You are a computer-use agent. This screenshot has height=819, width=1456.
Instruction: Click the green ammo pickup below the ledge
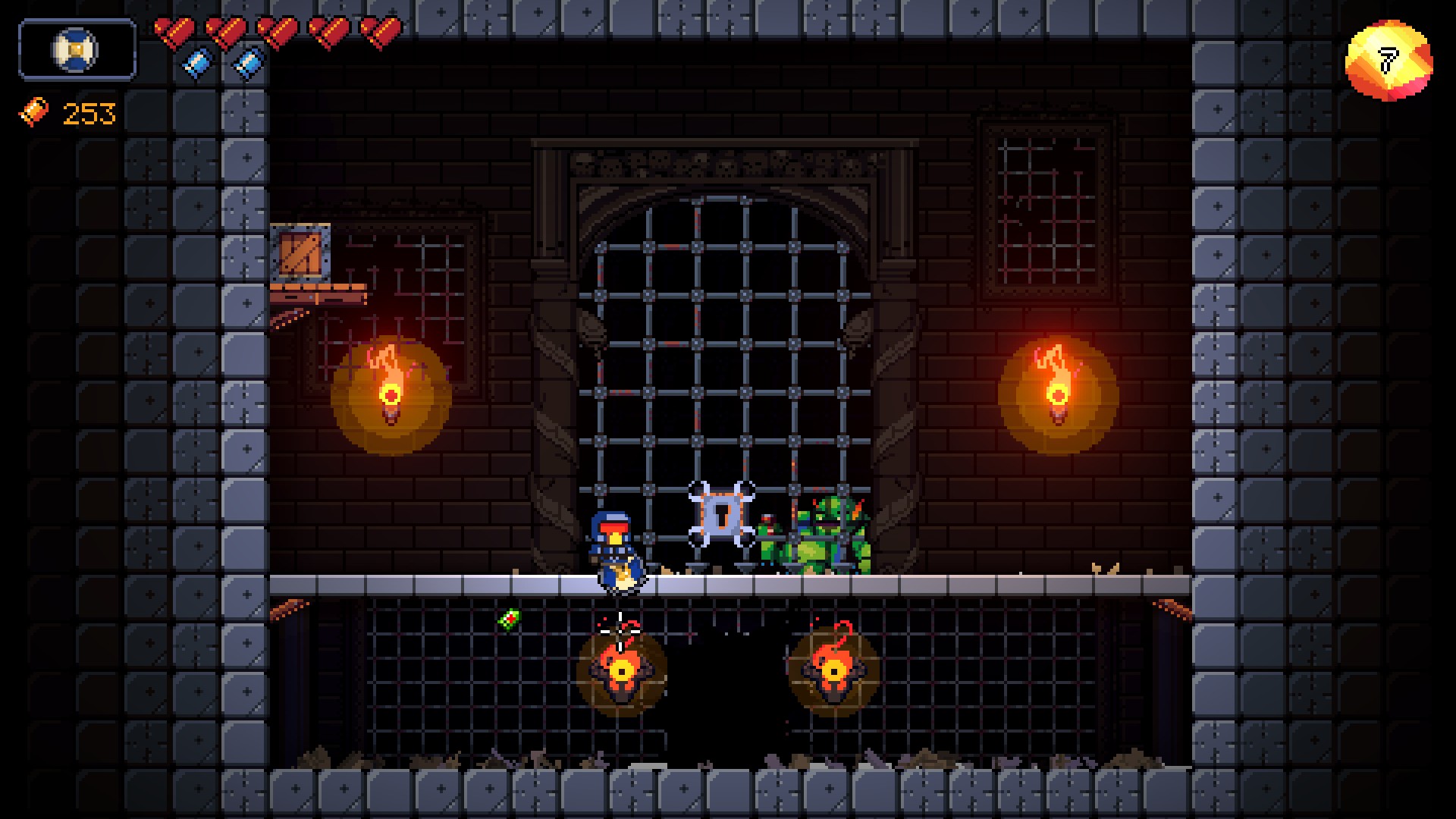[x=510, y=620]
